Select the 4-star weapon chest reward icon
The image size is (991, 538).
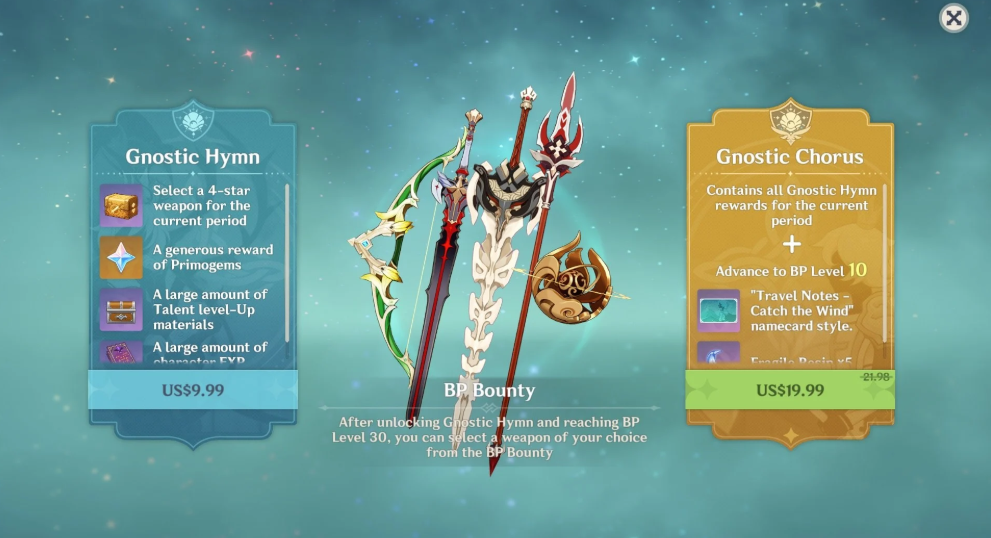(x=121, y=206)
